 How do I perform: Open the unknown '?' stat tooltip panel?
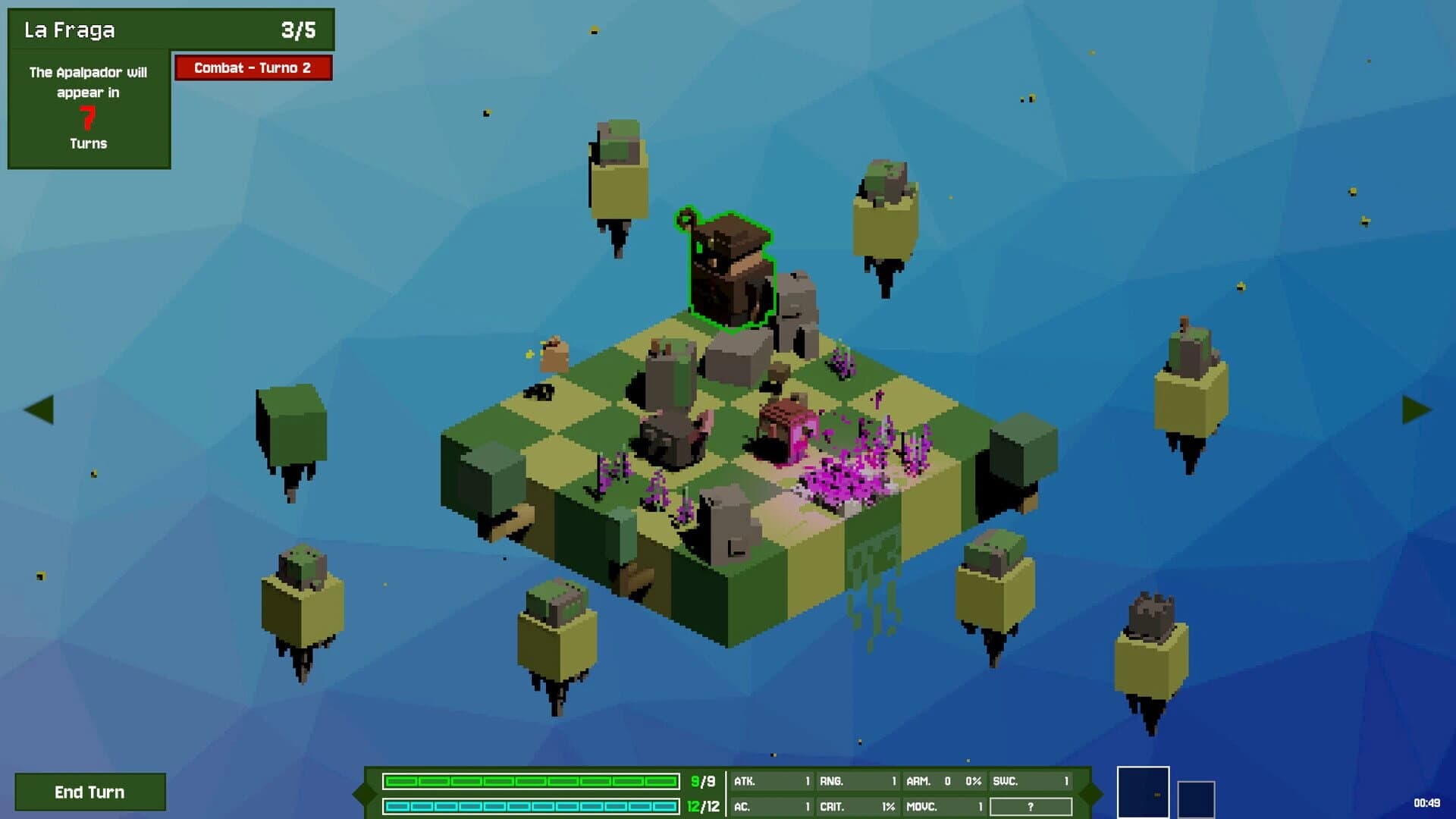pos(1031,805)
